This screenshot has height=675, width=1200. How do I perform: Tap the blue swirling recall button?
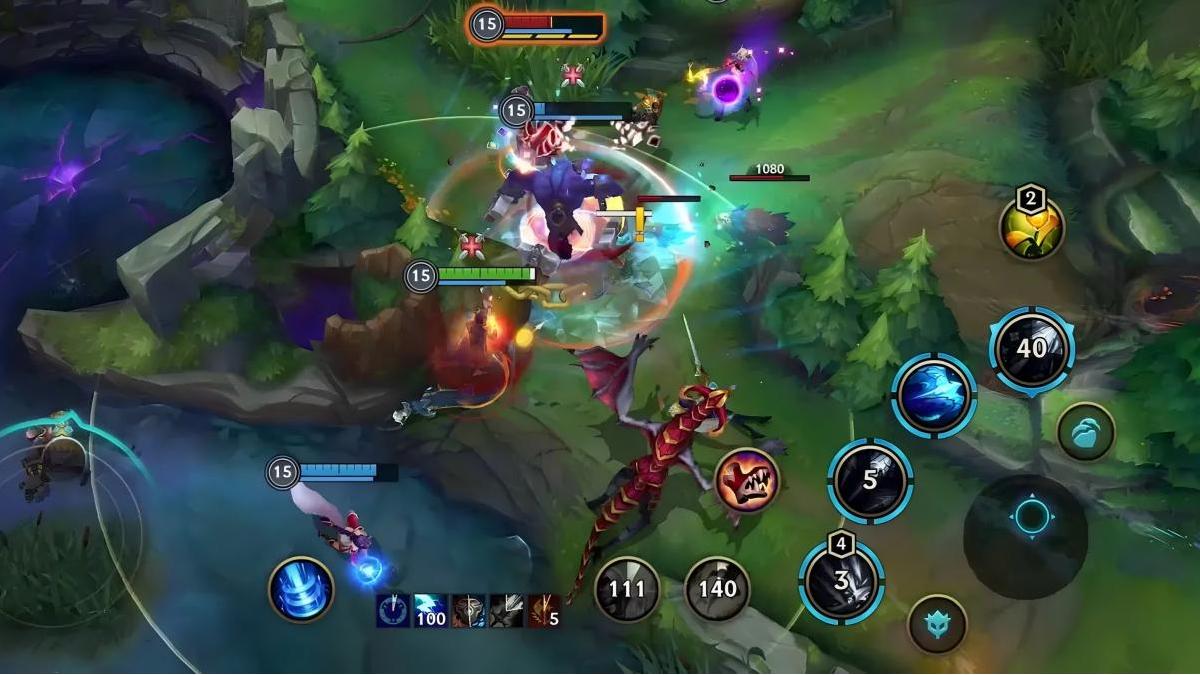point(301,589)
